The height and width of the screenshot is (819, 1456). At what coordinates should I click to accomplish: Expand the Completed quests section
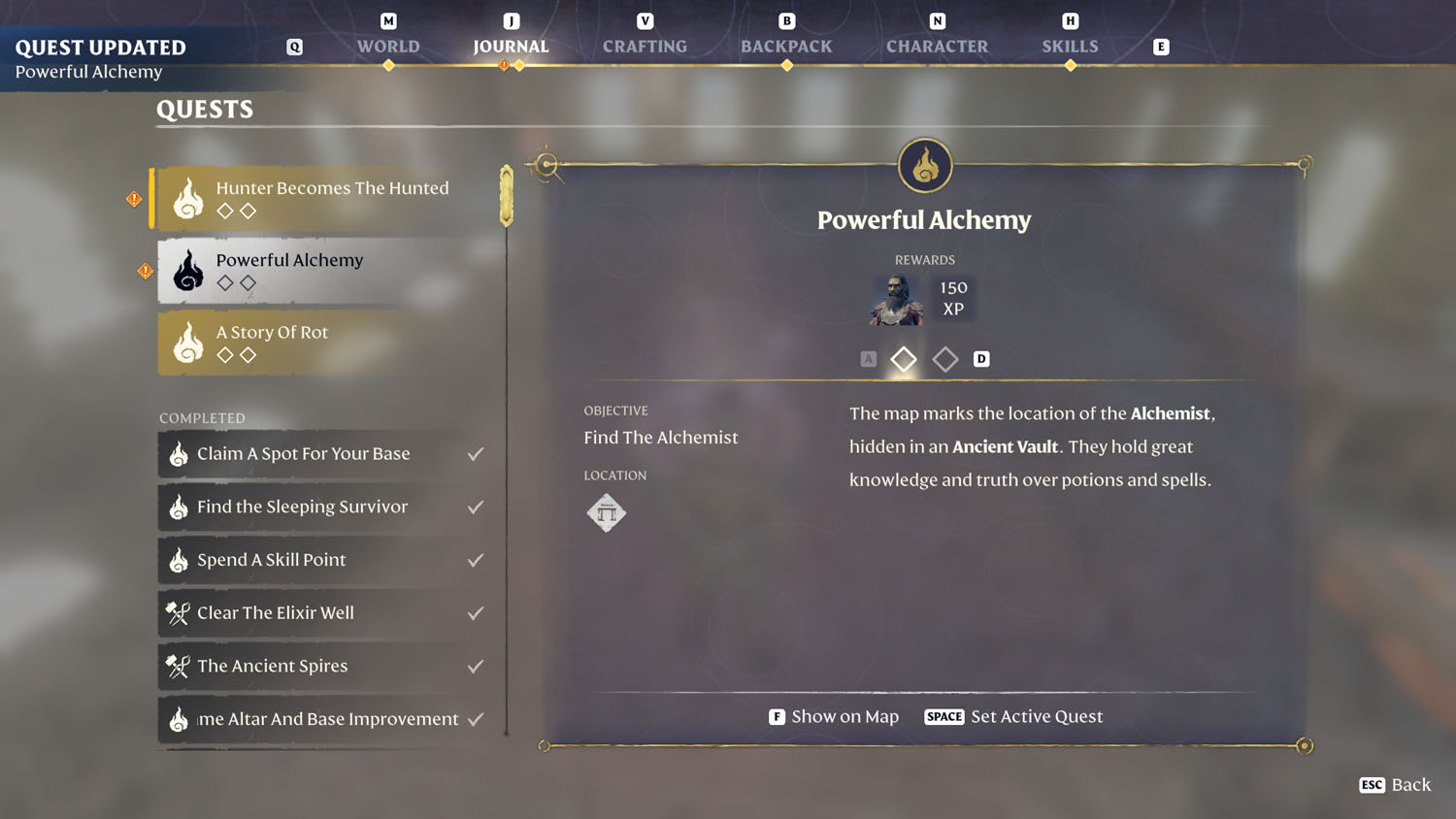click(202, 417)
